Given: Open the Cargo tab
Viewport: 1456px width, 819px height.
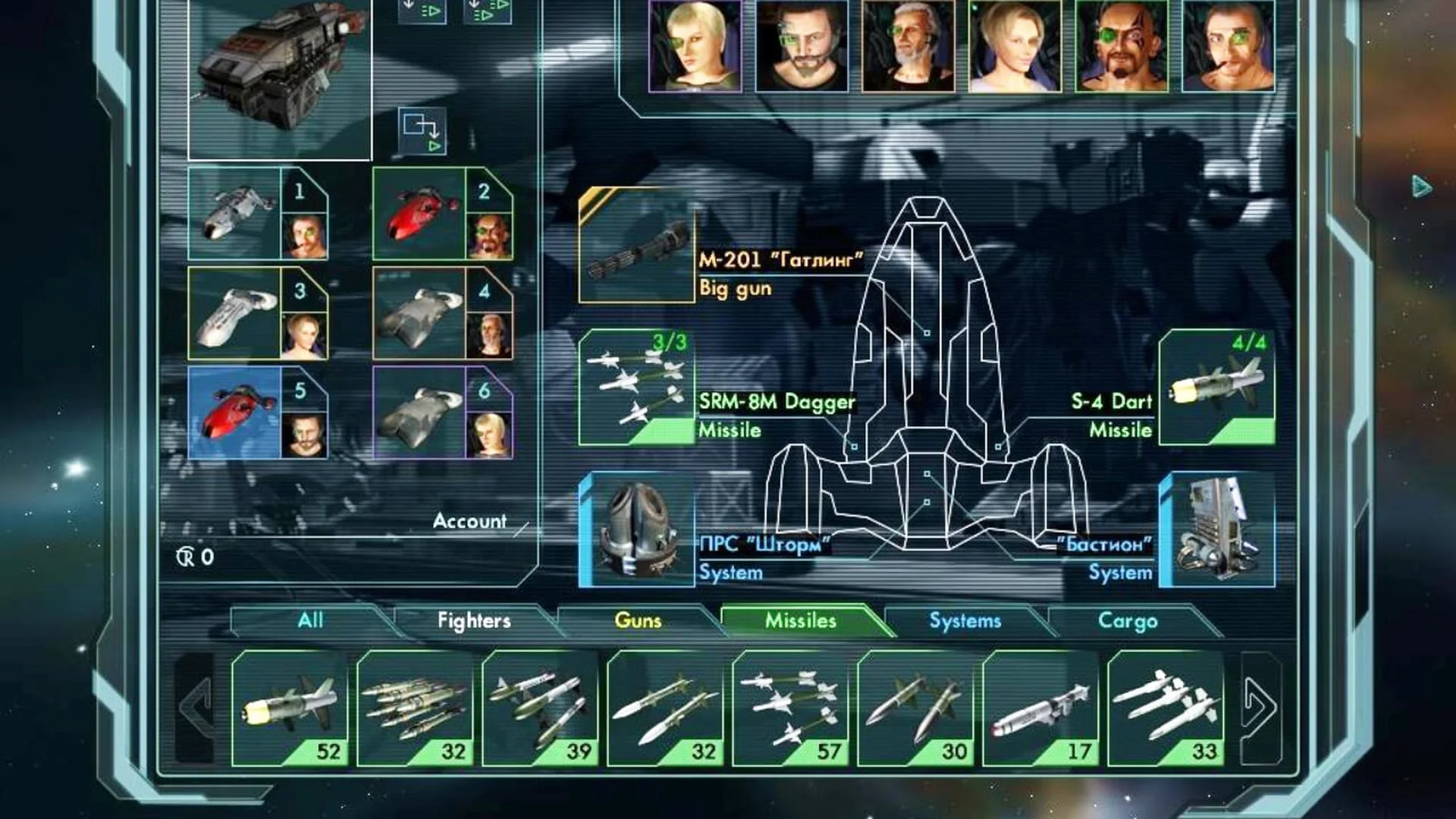Looking at the screenshot, I should click(x=1128, y=620).
